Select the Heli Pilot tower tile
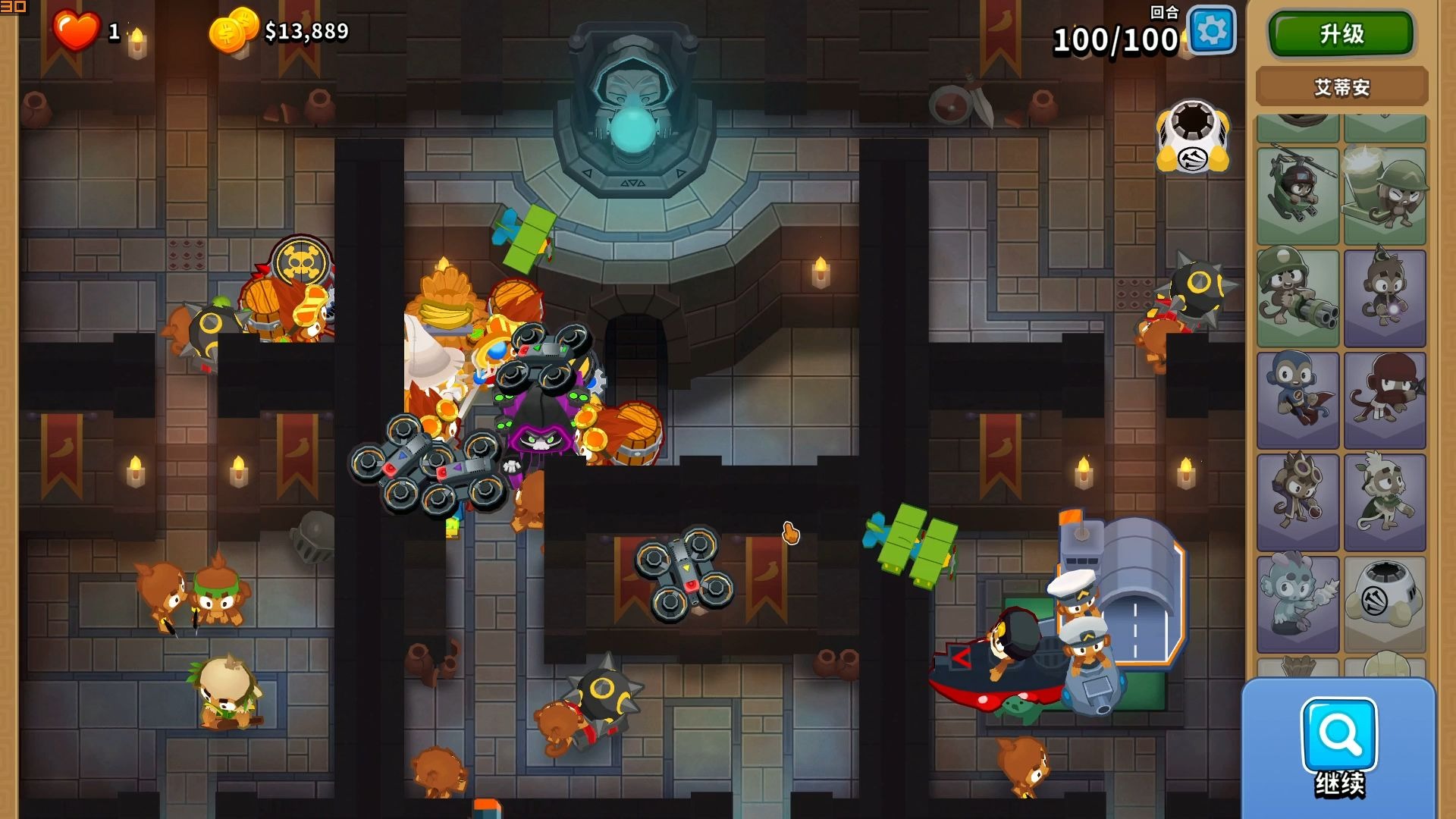 click(1298, 196)
